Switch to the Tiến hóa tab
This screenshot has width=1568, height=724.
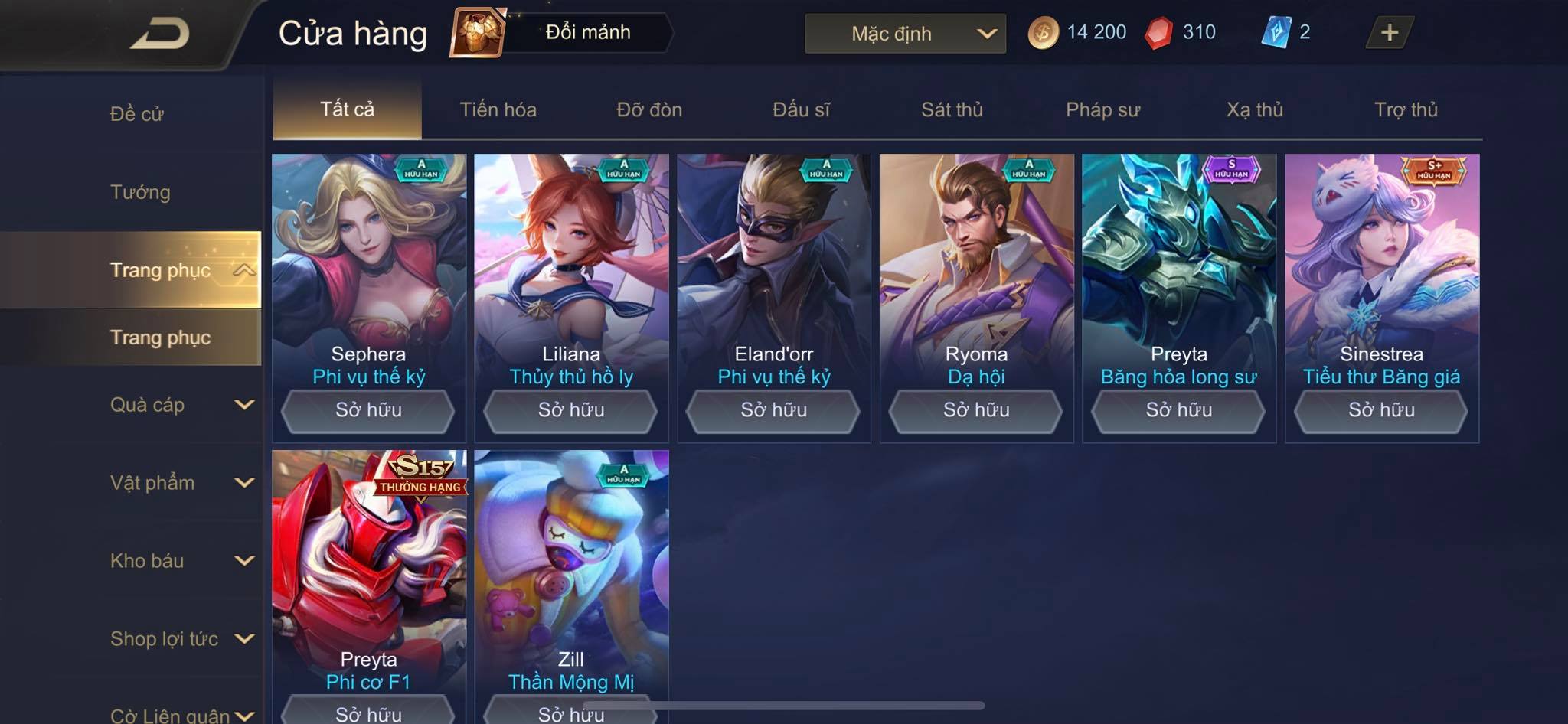click(498, 109)
